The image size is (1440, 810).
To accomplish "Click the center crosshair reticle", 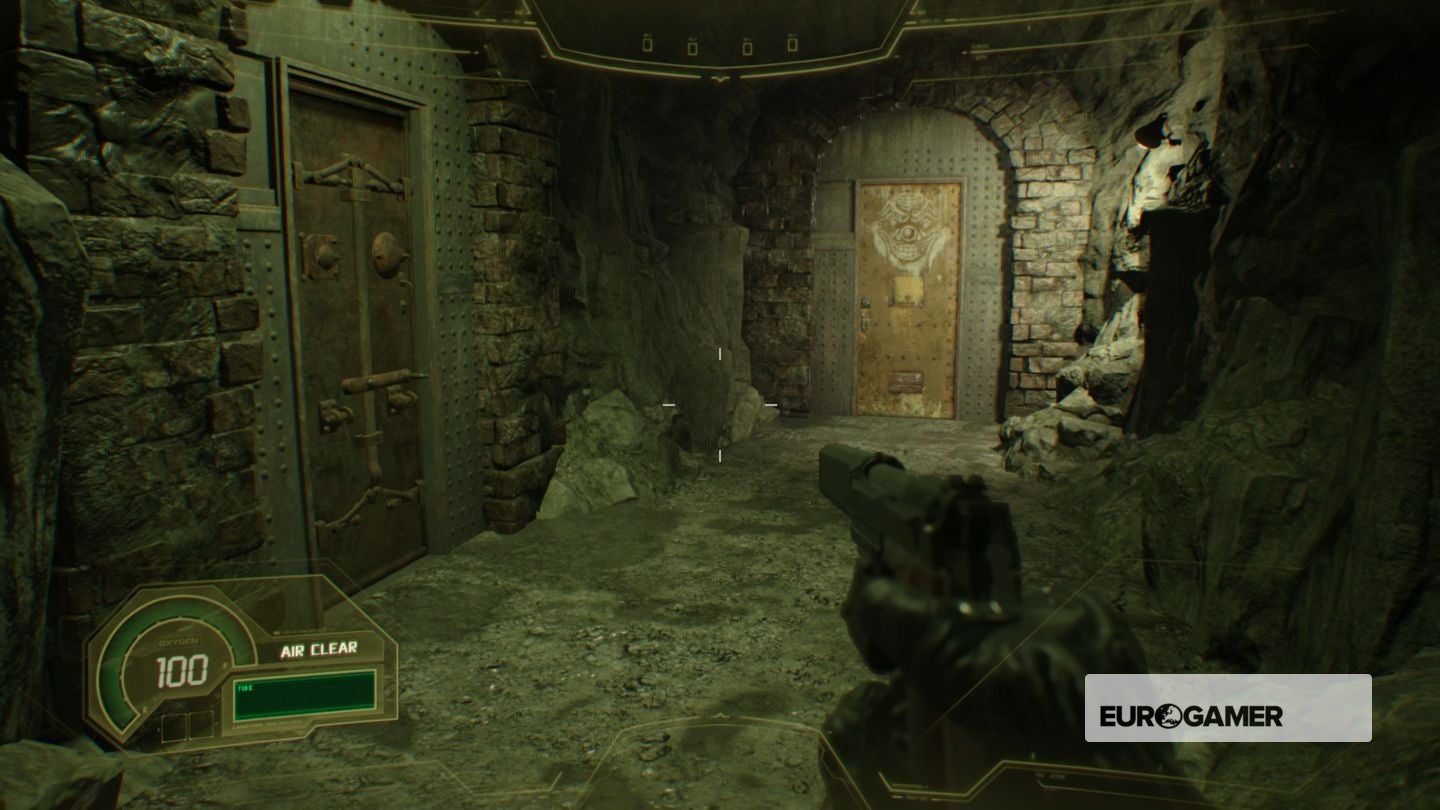I will click(x=720, y=405).
